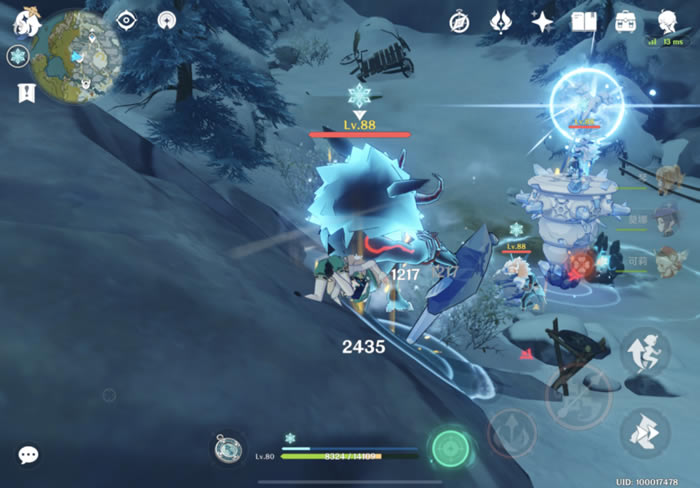Activate the green elemental skill button
The image size is (700, 488).
click(x=450, y=448)
